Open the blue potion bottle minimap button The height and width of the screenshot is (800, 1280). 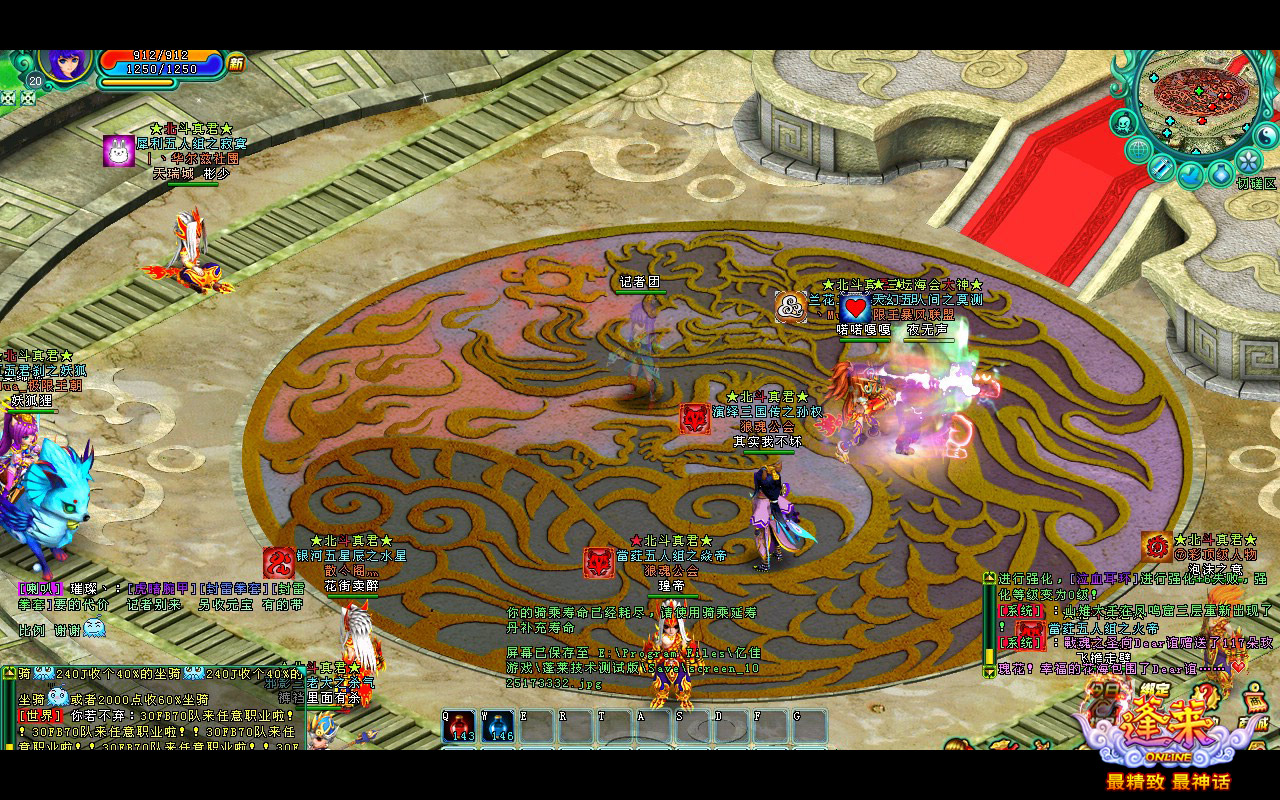(x=1220, y=173)
